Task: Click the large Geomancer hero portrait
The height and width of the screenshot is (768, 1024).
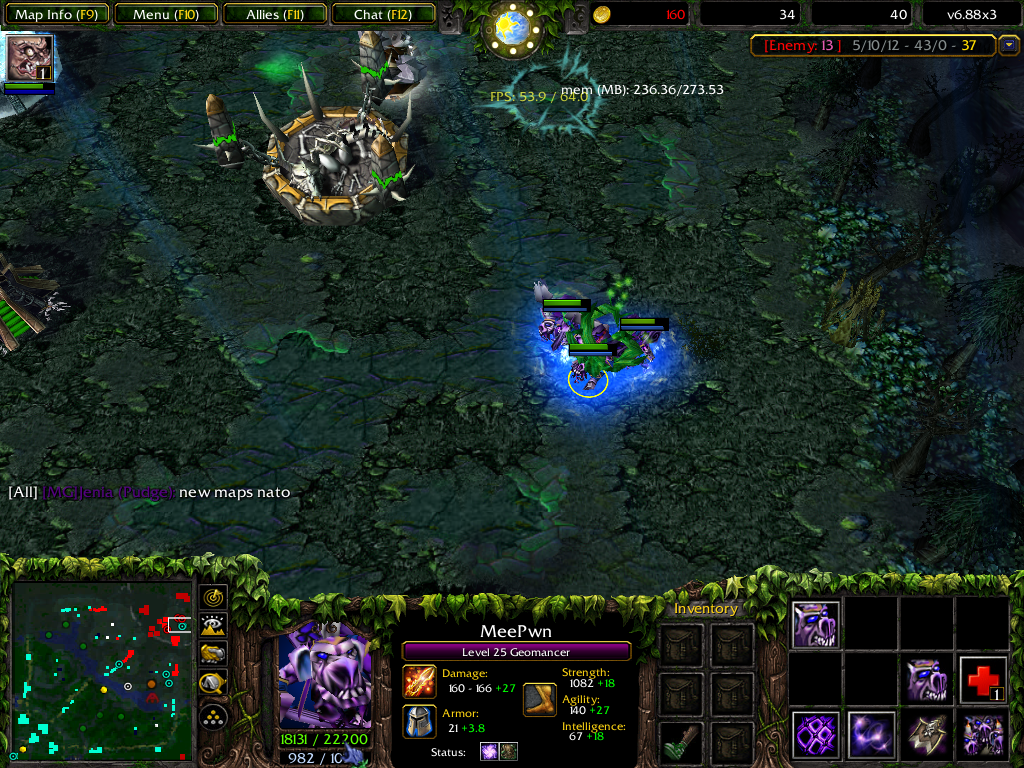Action: tap(324, 676)
